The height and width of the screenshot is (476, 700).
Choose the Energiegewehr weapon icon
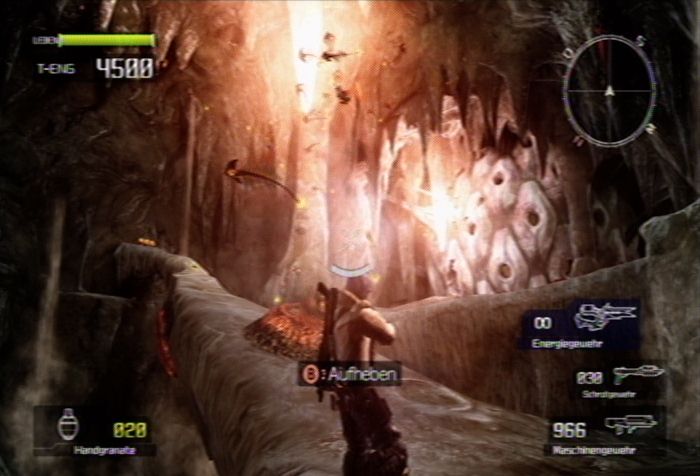(605, 317)
